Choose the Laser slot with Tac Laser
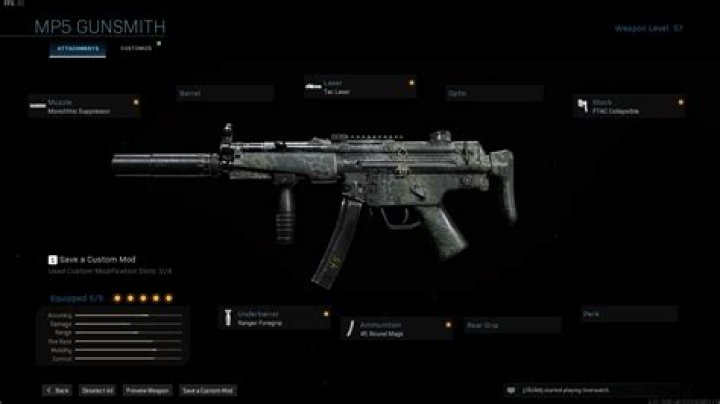 pyautogui.click(x=352, y=88)
